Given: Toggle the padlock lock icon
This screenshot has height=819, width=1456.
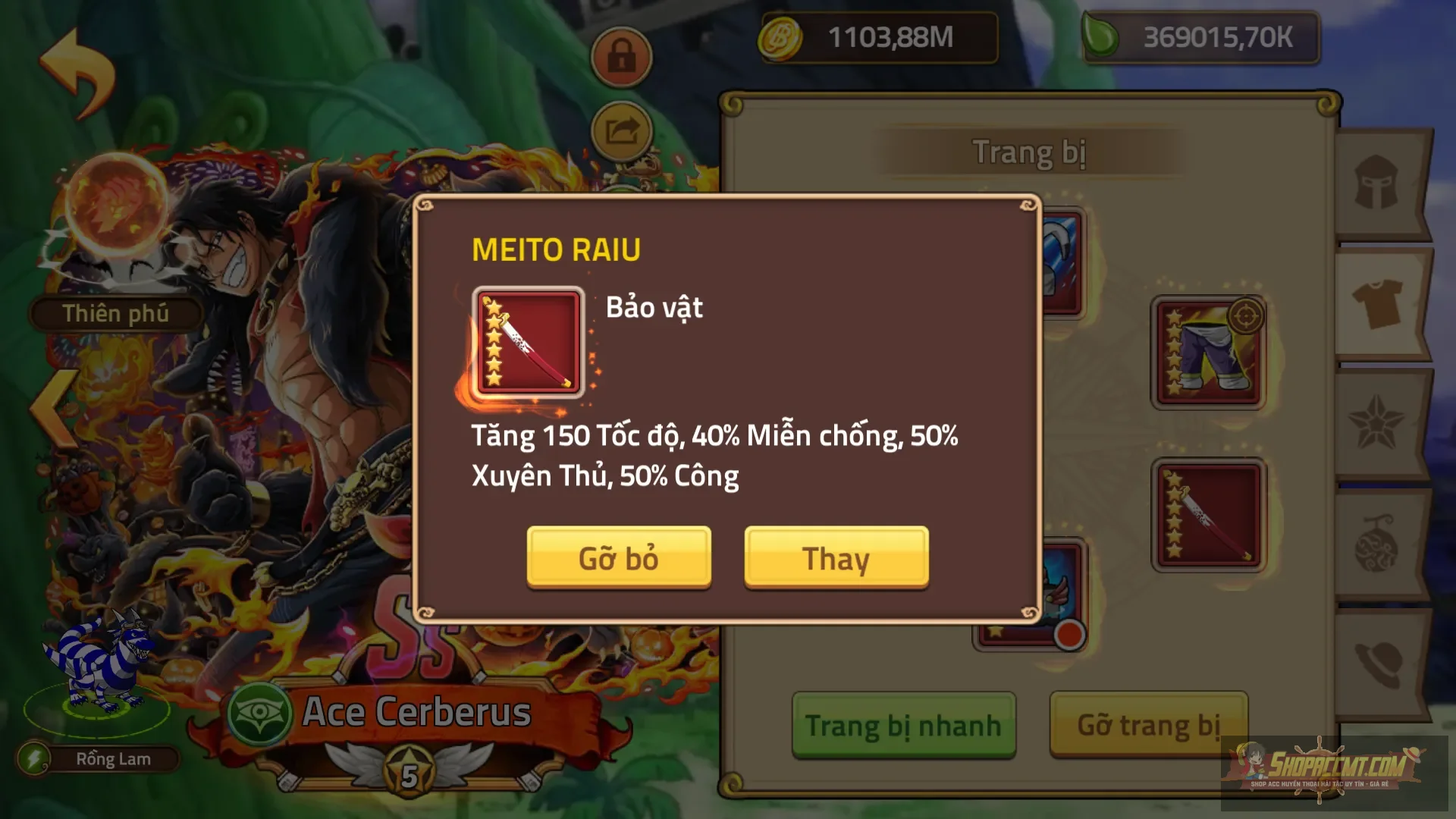Looking at the screenshot, I should click(x=621, y=56).
